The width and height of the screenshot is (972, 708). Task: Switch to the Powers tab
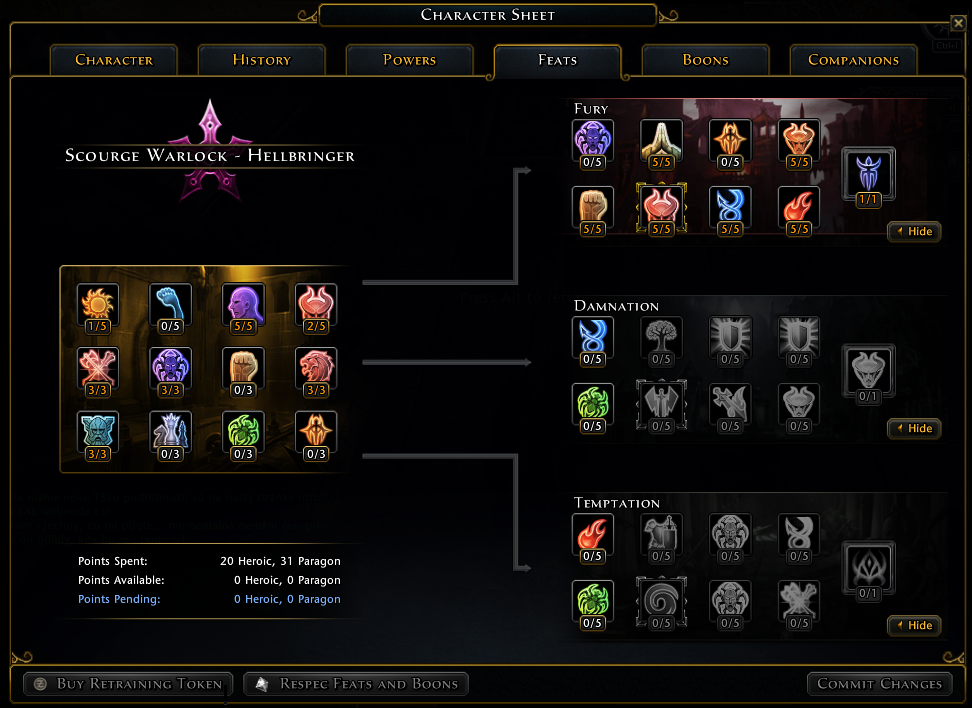[409, 60]
